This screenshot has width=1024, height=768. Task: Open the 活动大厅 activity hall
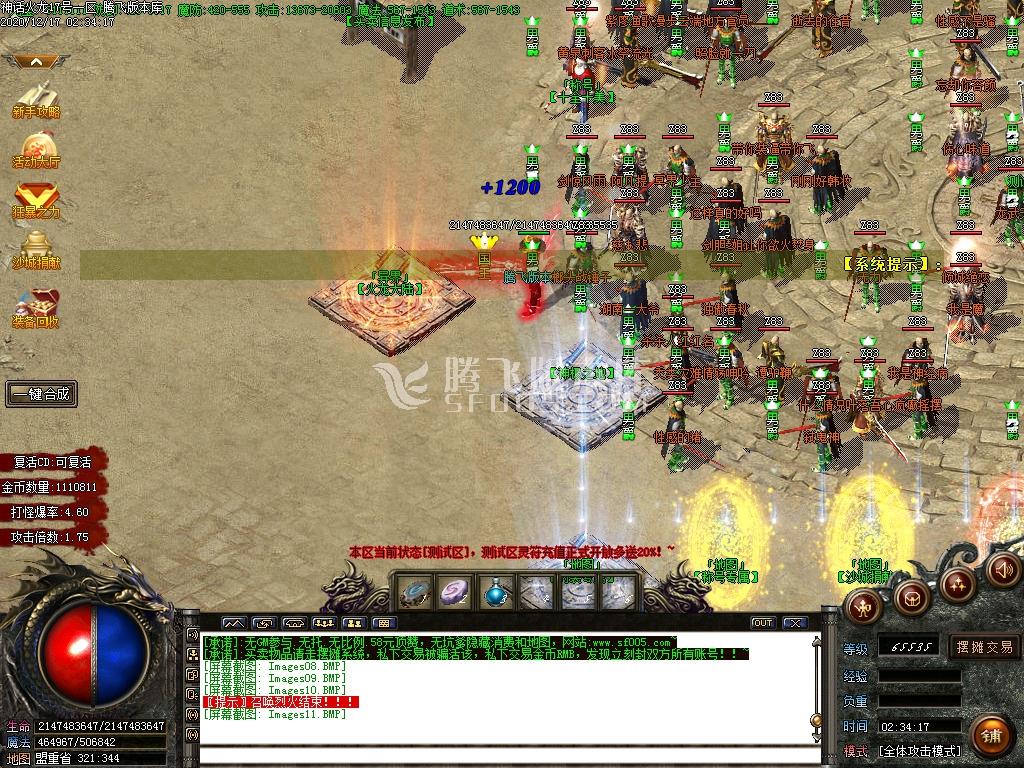pos(36,148)
